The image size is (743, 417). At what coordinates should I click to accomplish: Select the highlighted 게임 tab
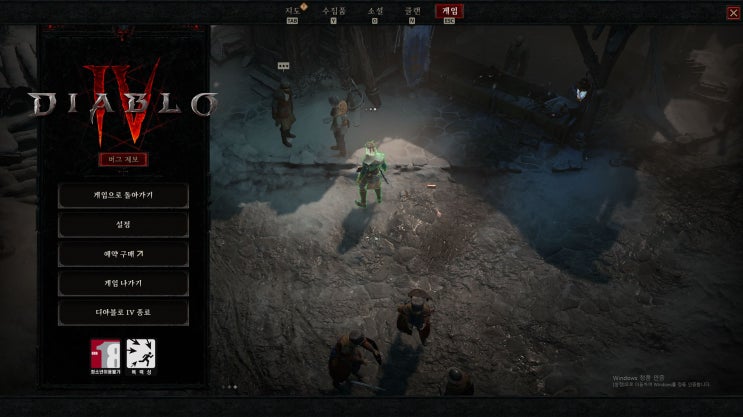[x=450, y=11]
